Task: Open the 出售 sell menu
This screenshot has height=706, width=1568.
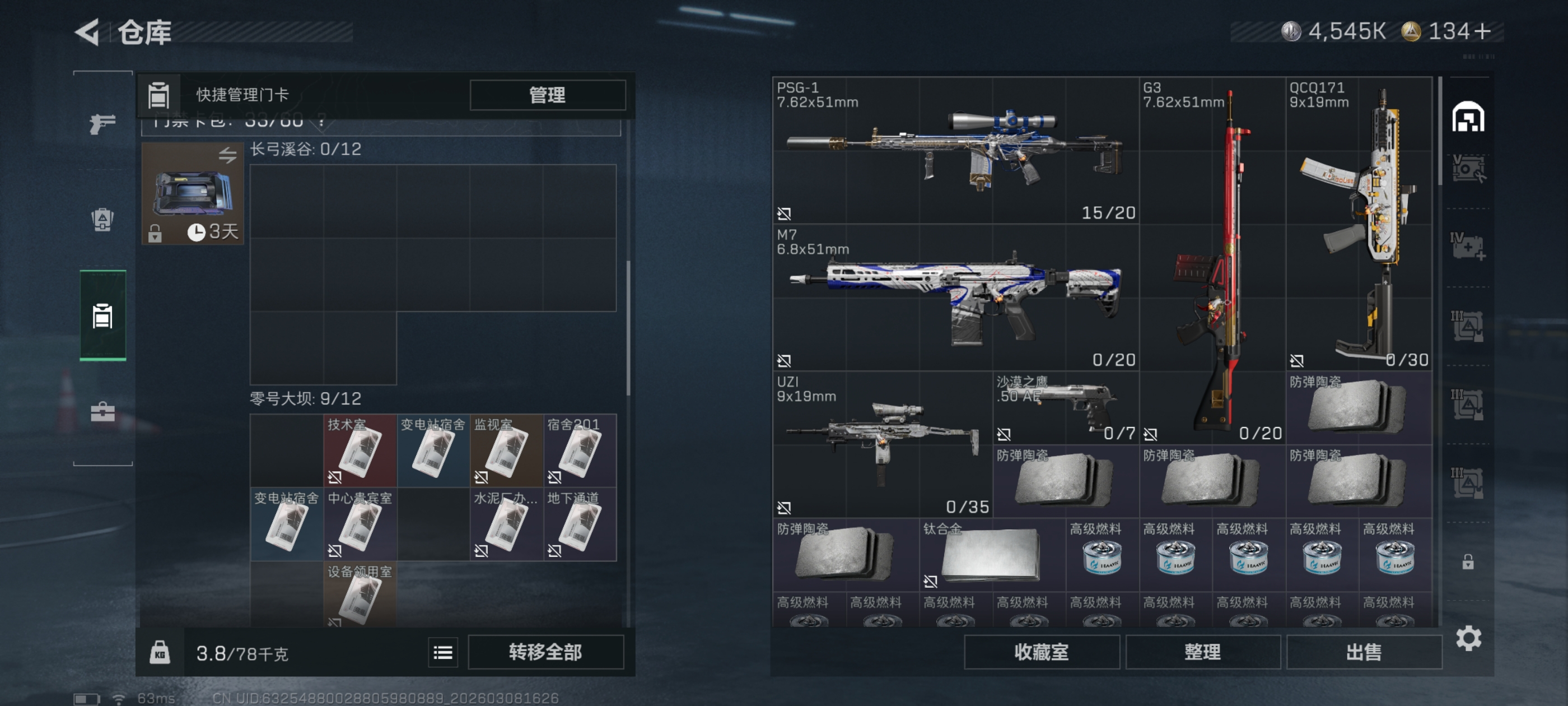Action: click(1364, 652)
